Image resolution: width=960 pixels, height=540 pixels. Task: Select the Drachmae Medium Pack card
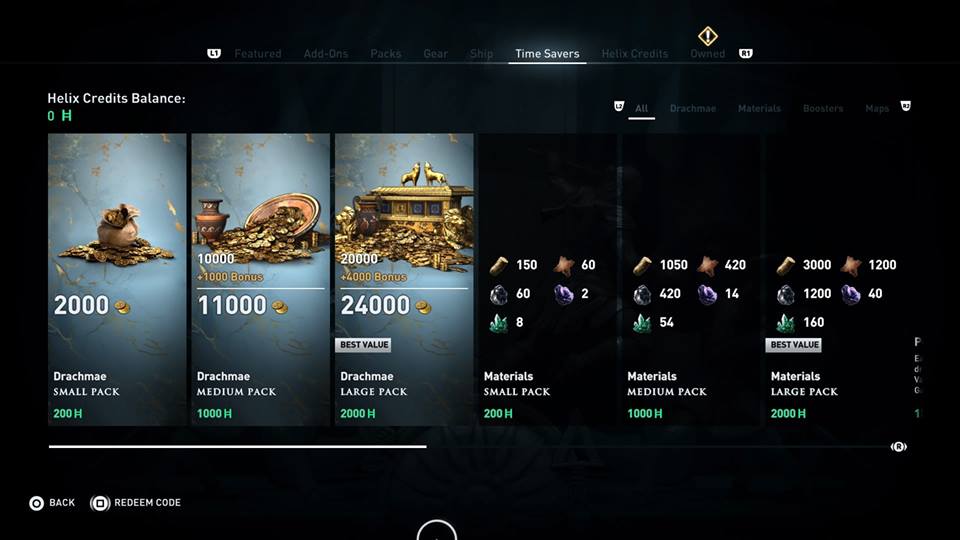pyautogui.click(x=260, y=280)
